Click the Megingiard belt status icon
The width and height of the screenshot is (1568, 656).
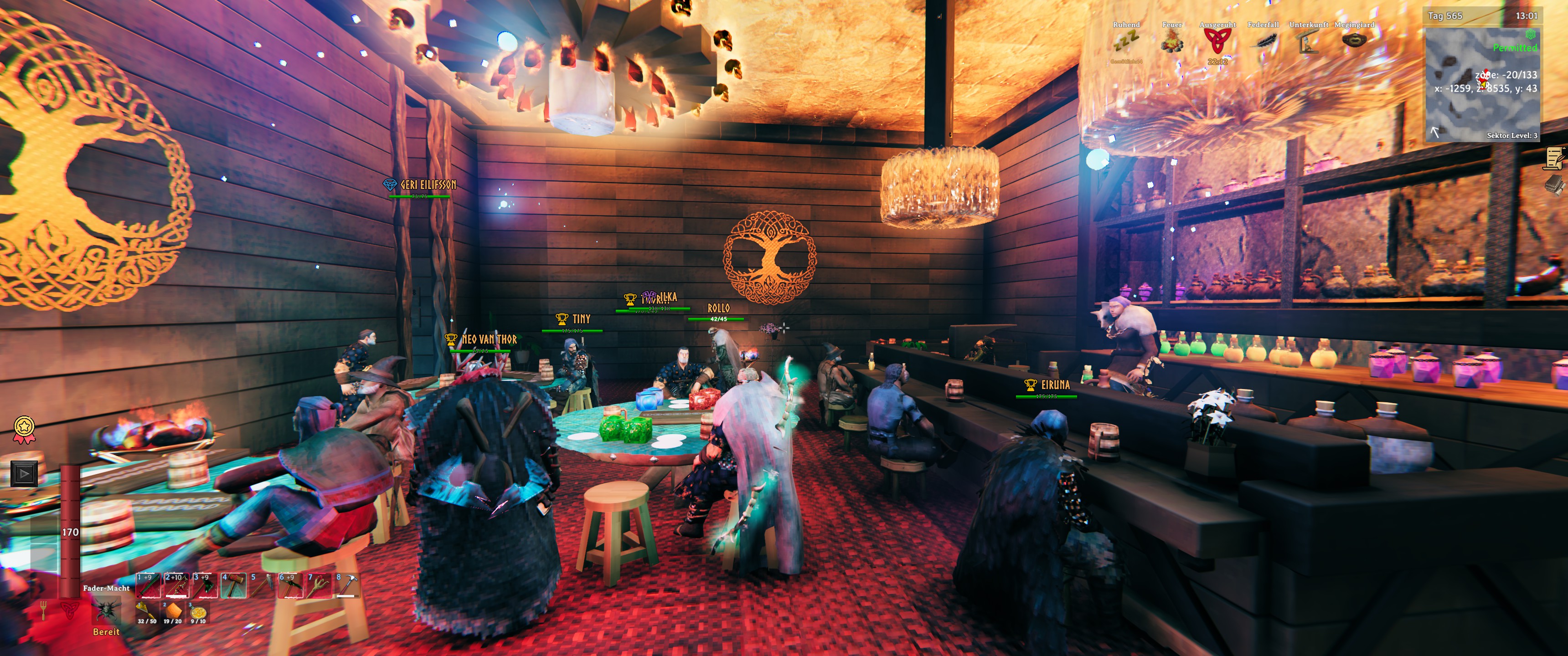(x=1354, y=40)
